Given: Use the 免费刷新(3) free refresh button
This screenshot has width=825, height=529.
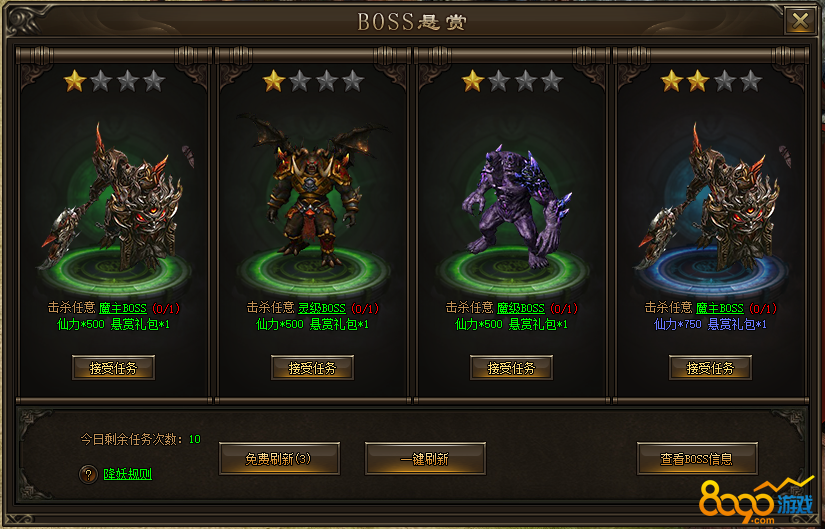Looking at the screenshot, I should point(279,459).
